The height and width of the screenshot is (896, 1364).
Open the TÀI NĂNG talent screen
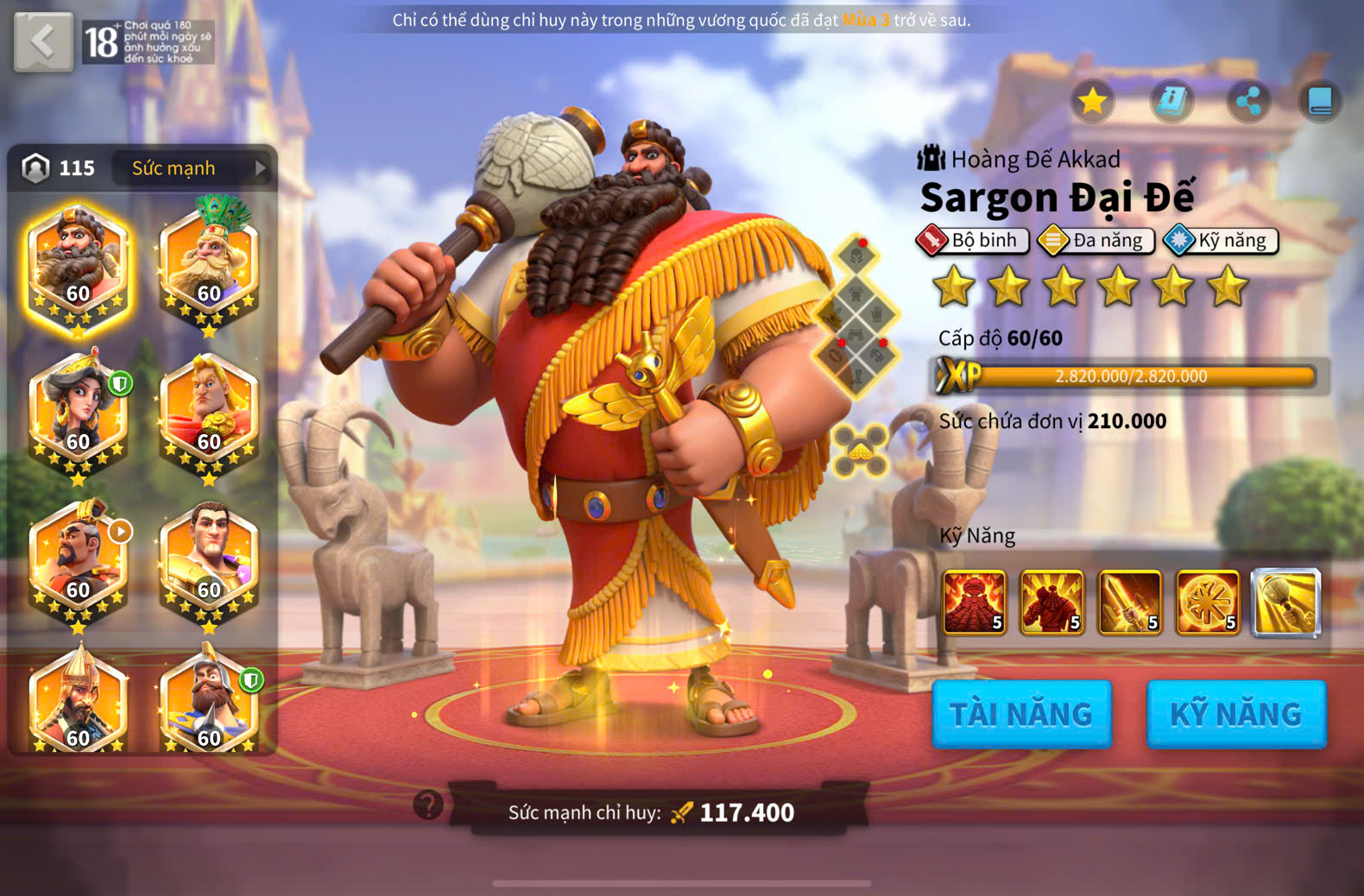pos(1021,714)
